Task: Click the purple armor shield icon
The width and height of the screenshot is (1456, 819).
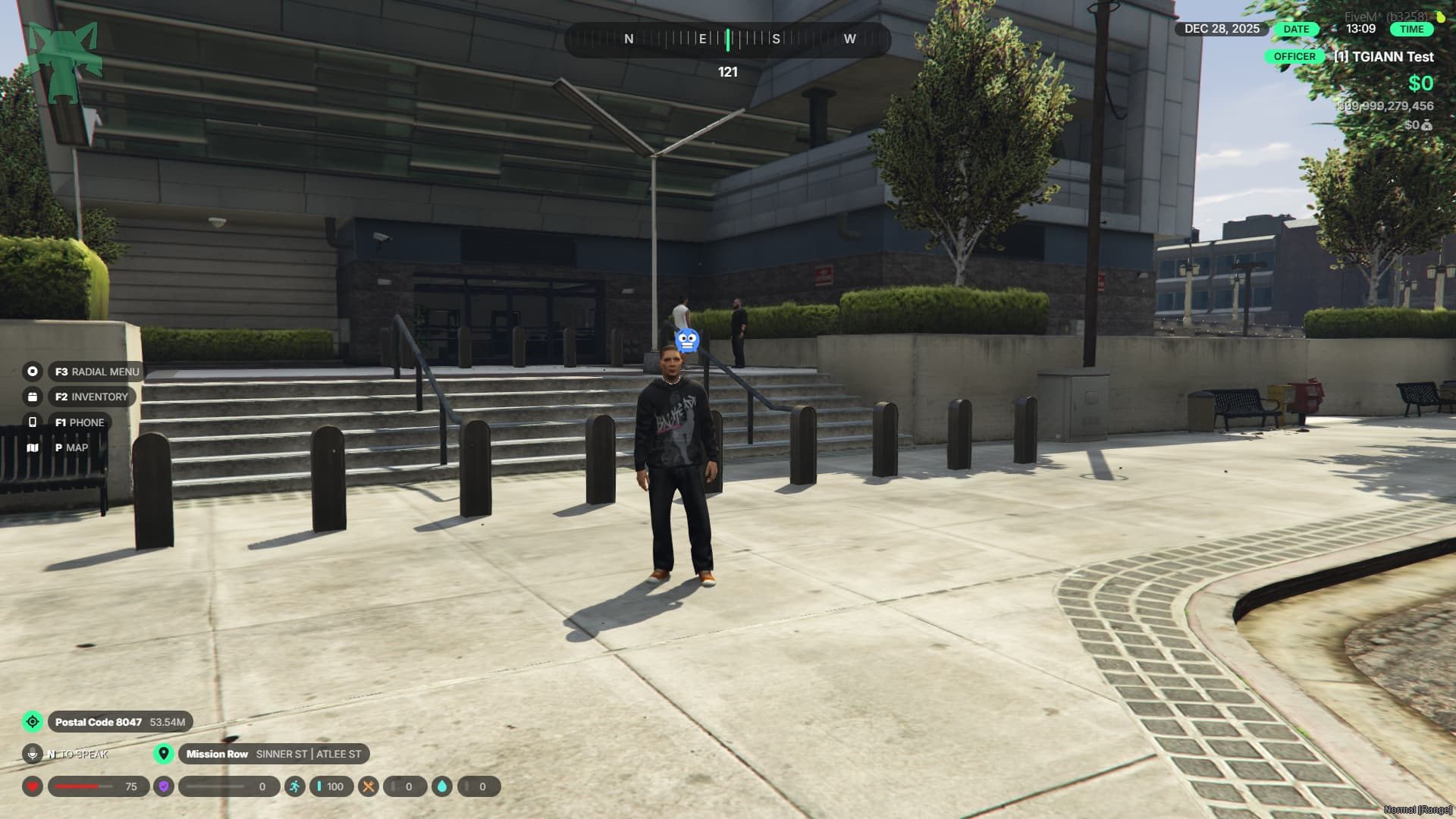Action: click(x=164, y=786)
